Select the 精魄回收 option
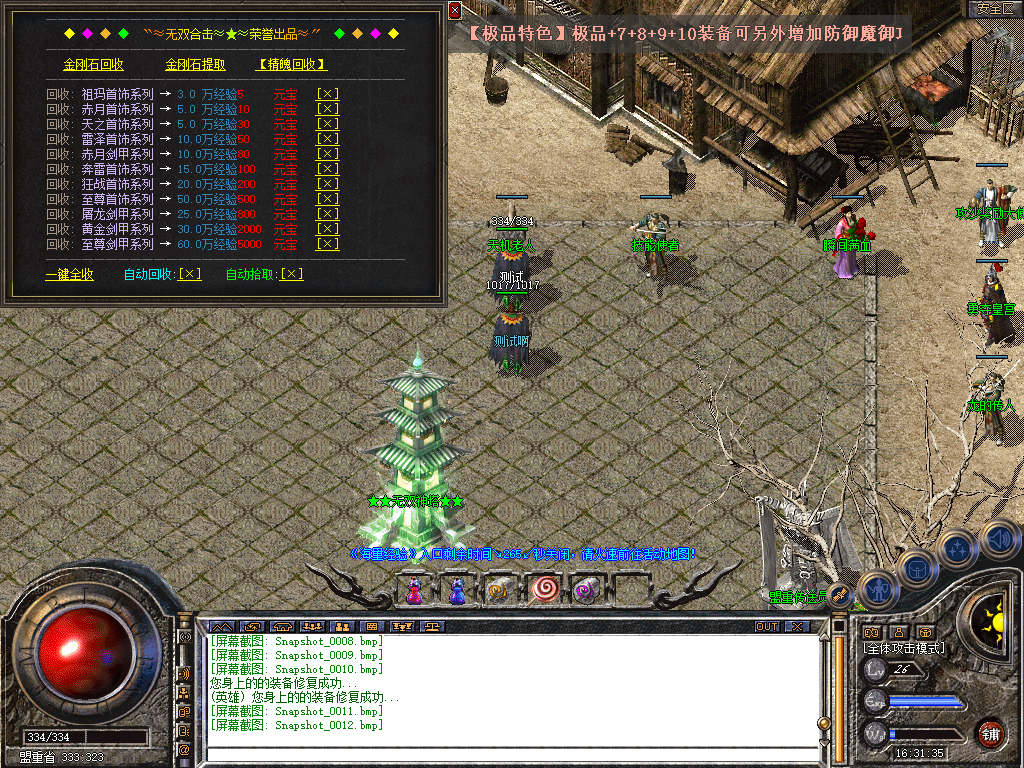This screenshot has height=768, width=1024. (x=292, y=65)
